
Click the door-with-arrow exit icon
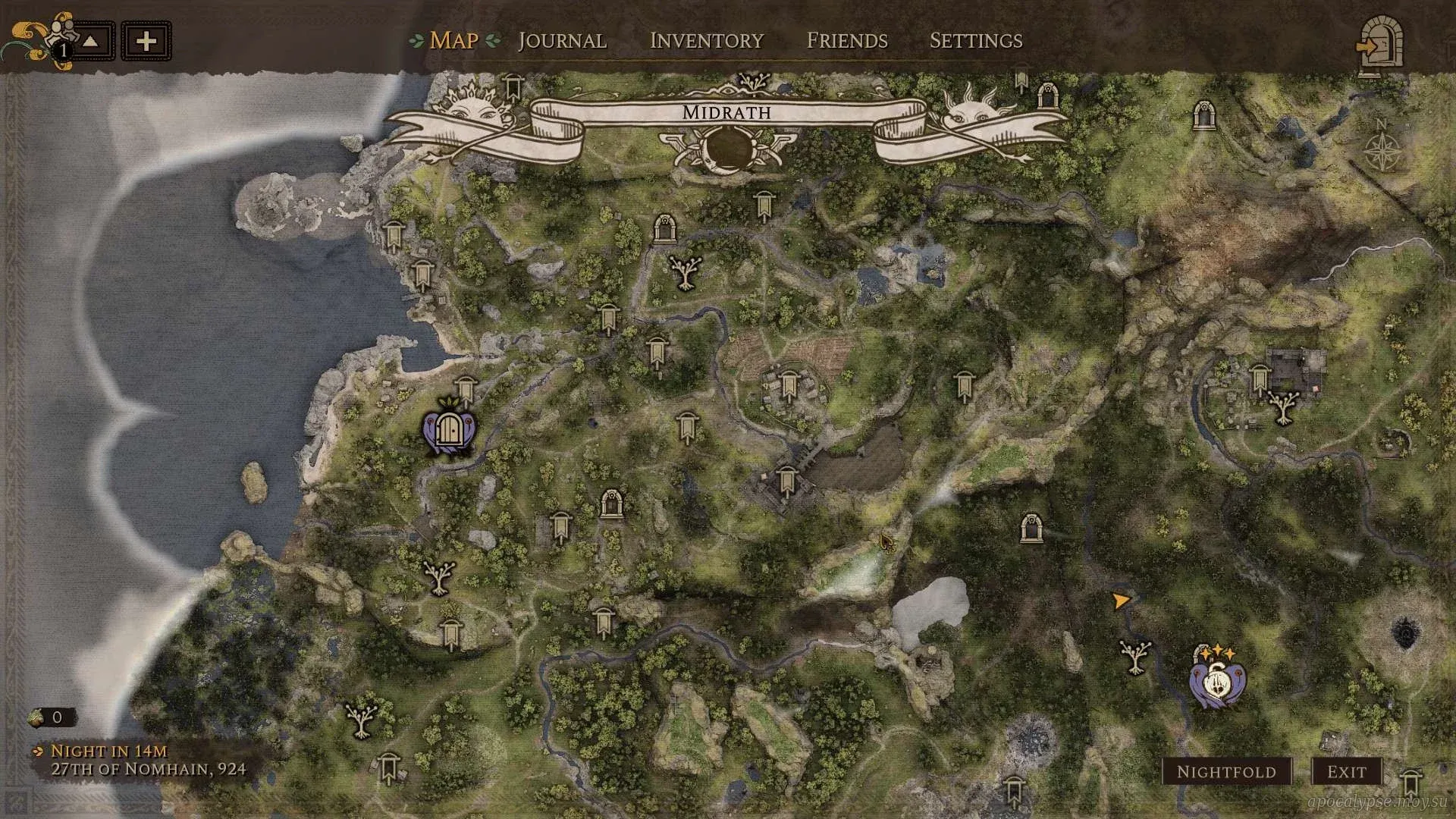tap(1380, 45)
